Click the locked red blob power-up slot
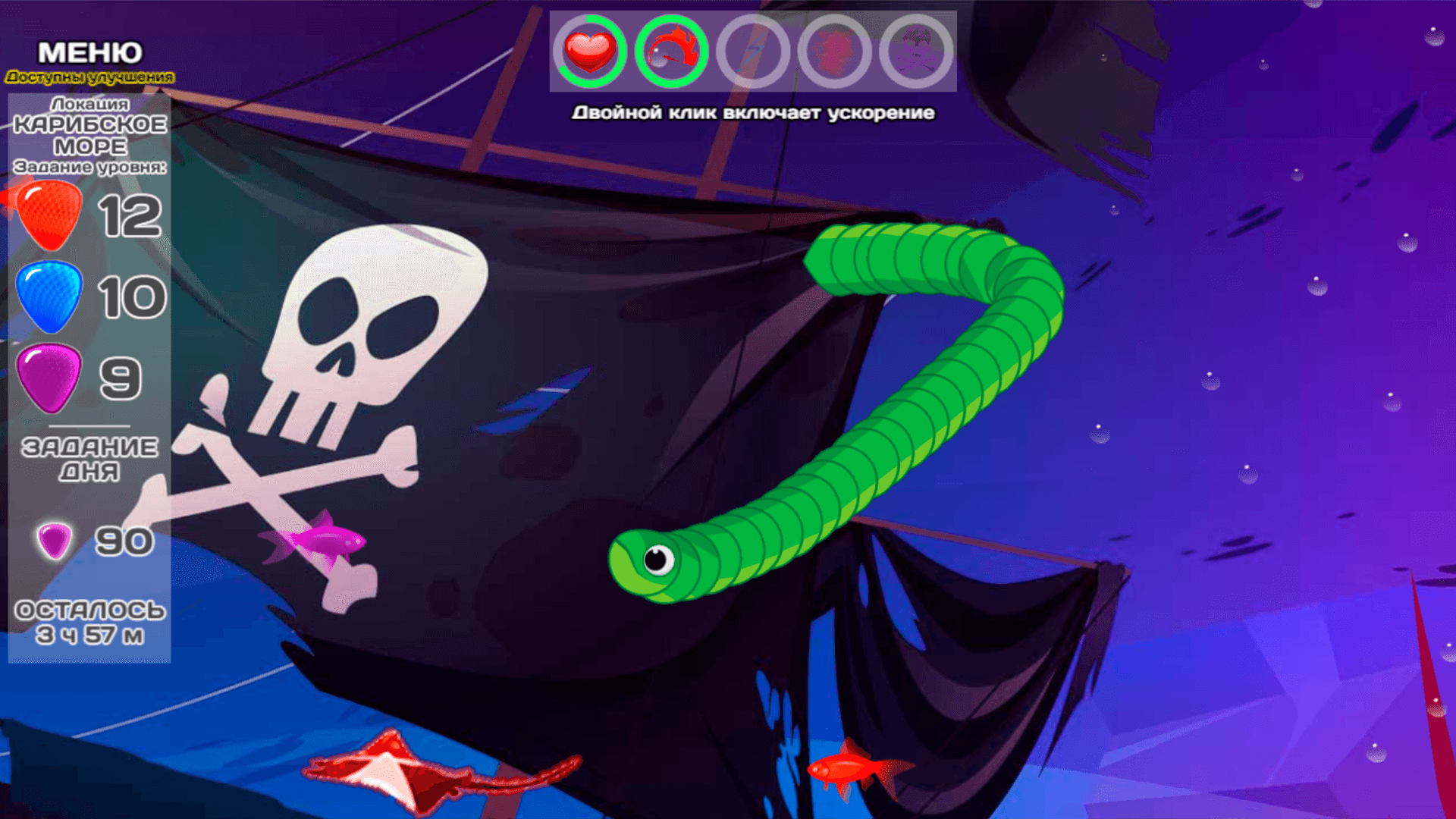This screenshot has height=819, width=1456. tap(837, 52)
